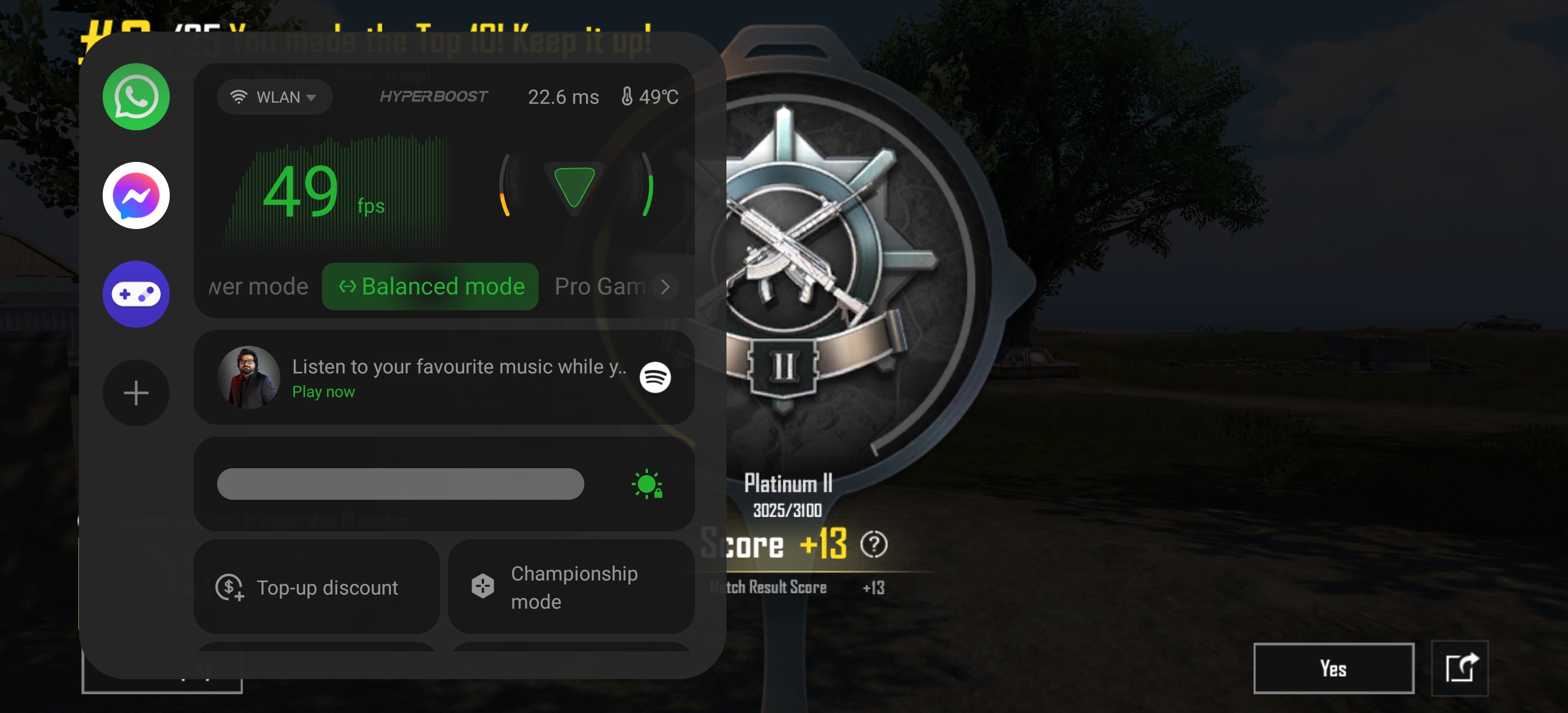This screenshot has height=713, width=1568.
Task: Confirm with the Yes button
Action: pyautogui.click(x=1332, y=668)
